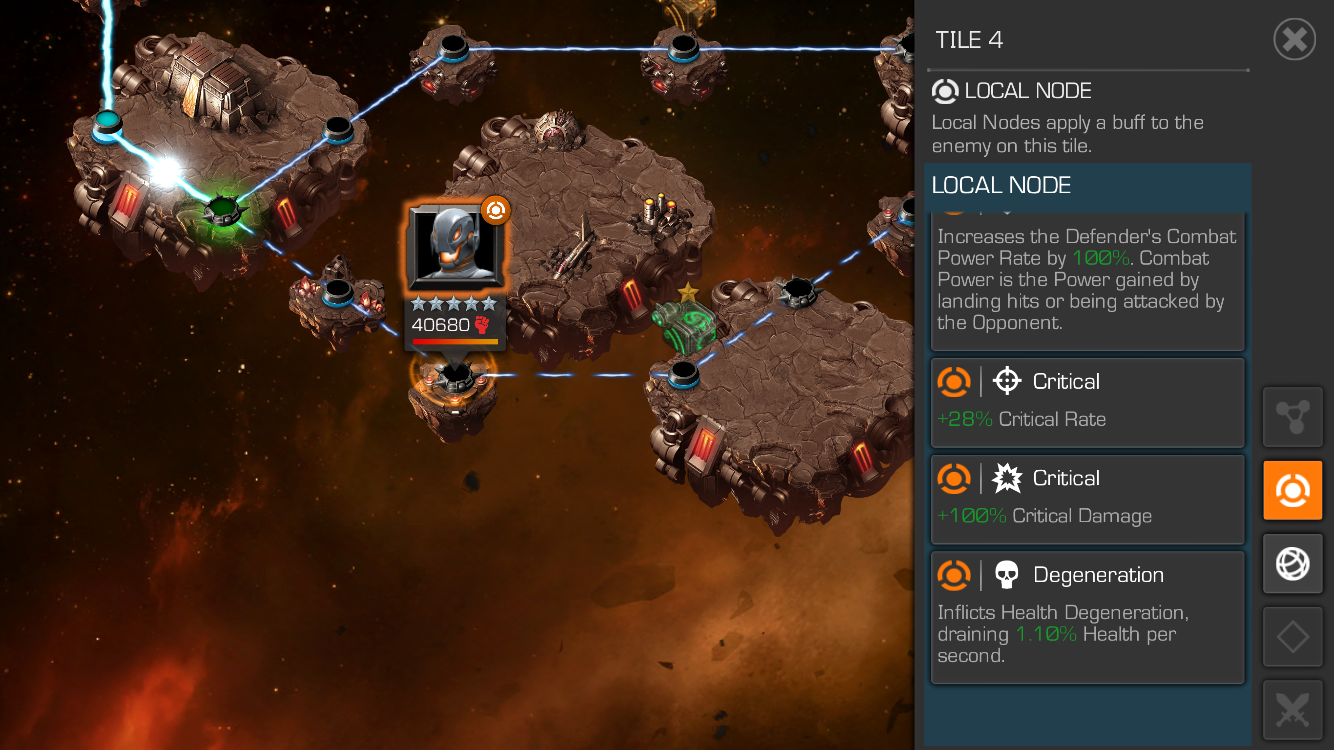Select the orange local node tab

(1292, 490)
